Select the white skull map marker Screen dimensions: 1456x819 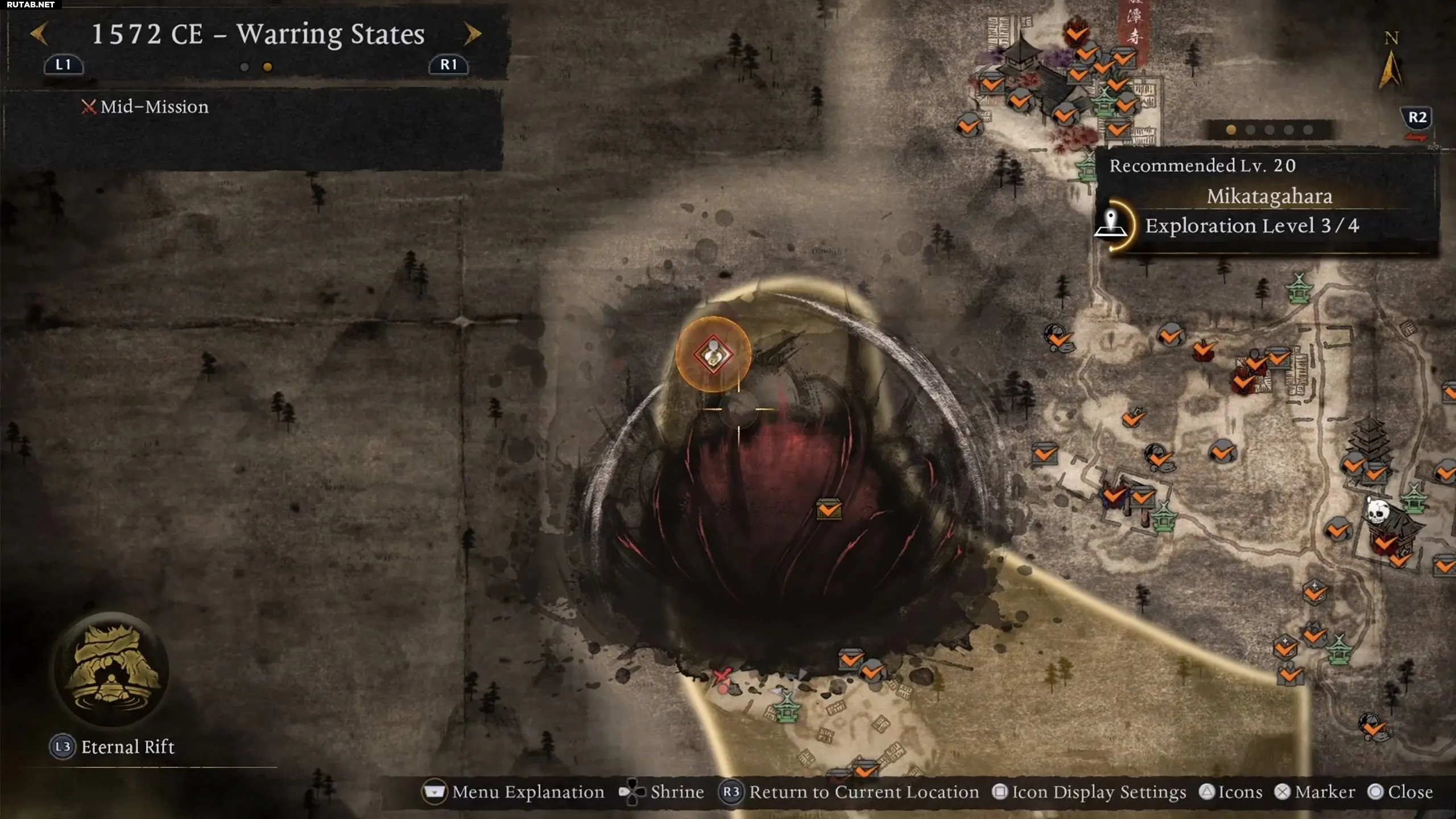click(1378, 510)
